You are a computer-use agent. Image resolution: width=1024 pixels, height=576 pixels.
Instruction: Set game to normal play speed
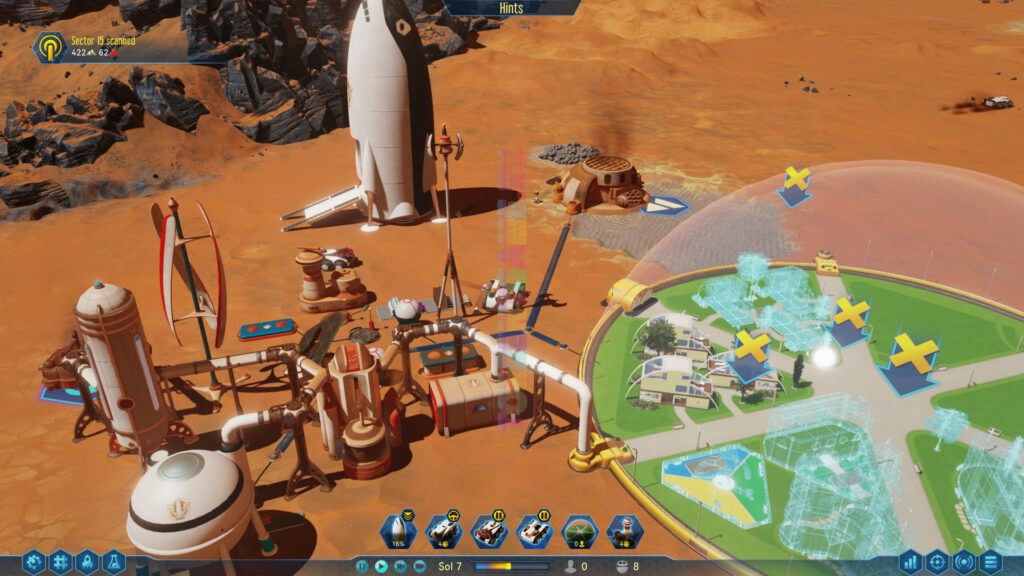(381, 566)
